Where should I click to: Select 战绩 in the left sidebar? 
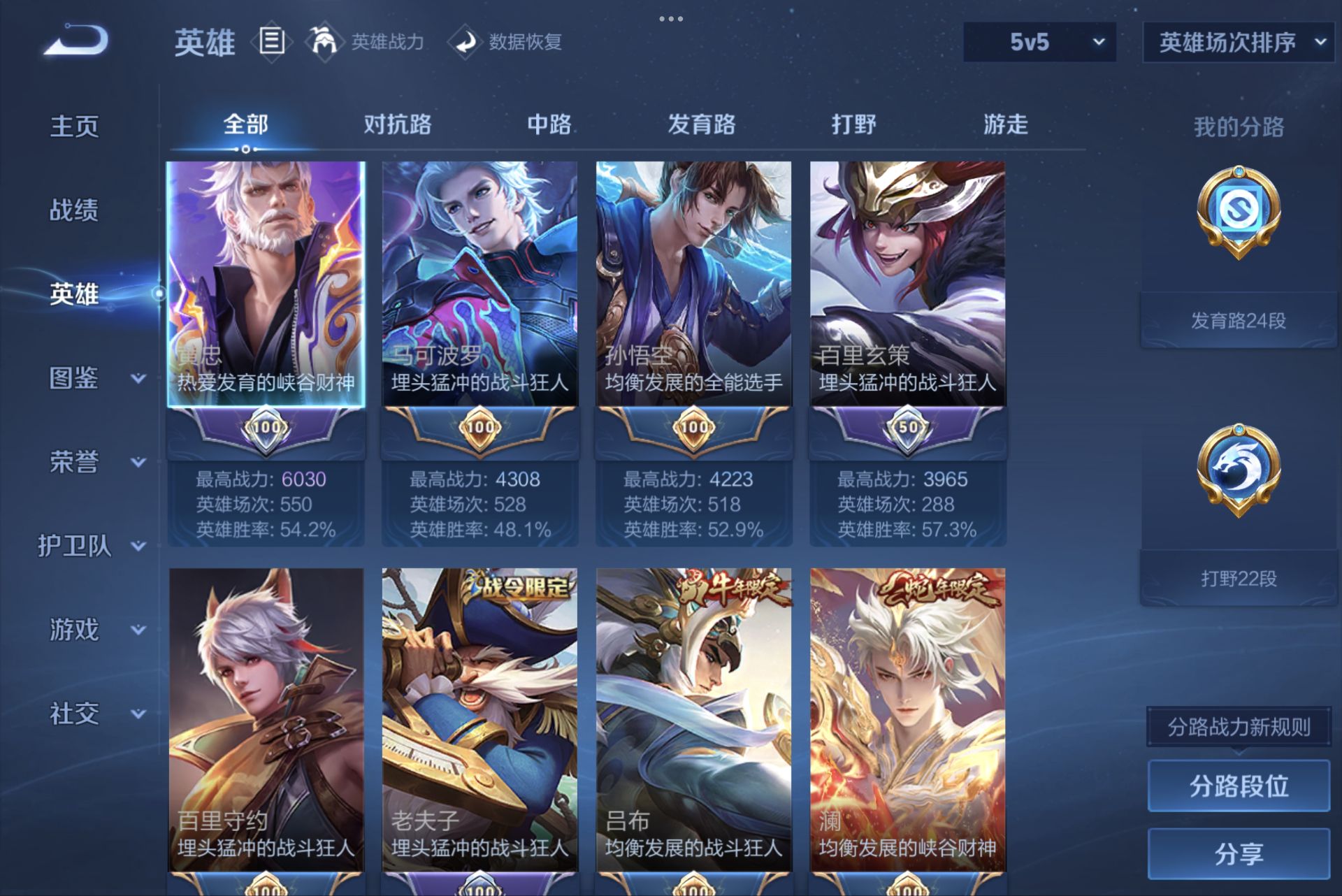(x=75, y=211)
